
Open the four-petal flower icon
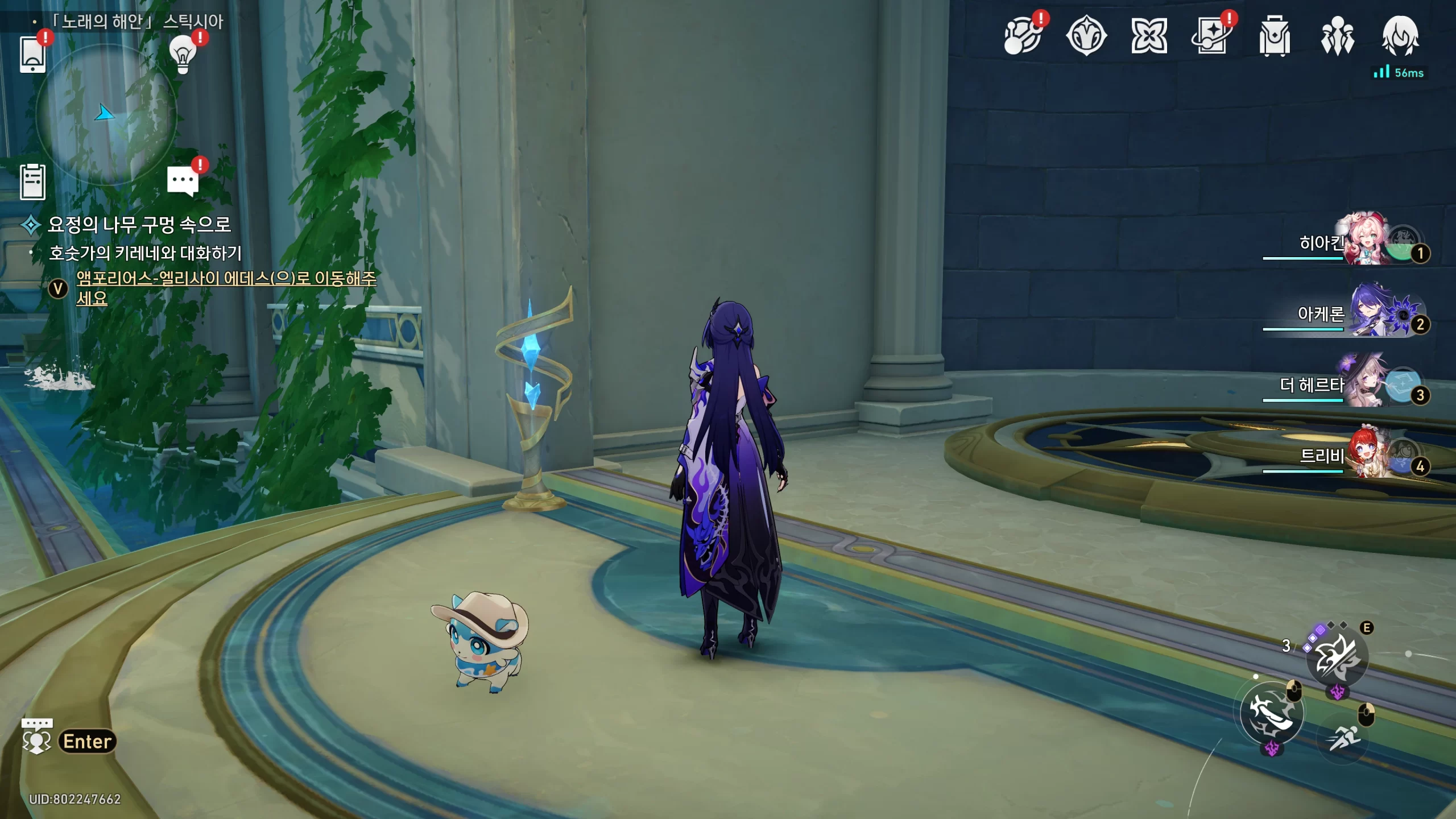1149,37
